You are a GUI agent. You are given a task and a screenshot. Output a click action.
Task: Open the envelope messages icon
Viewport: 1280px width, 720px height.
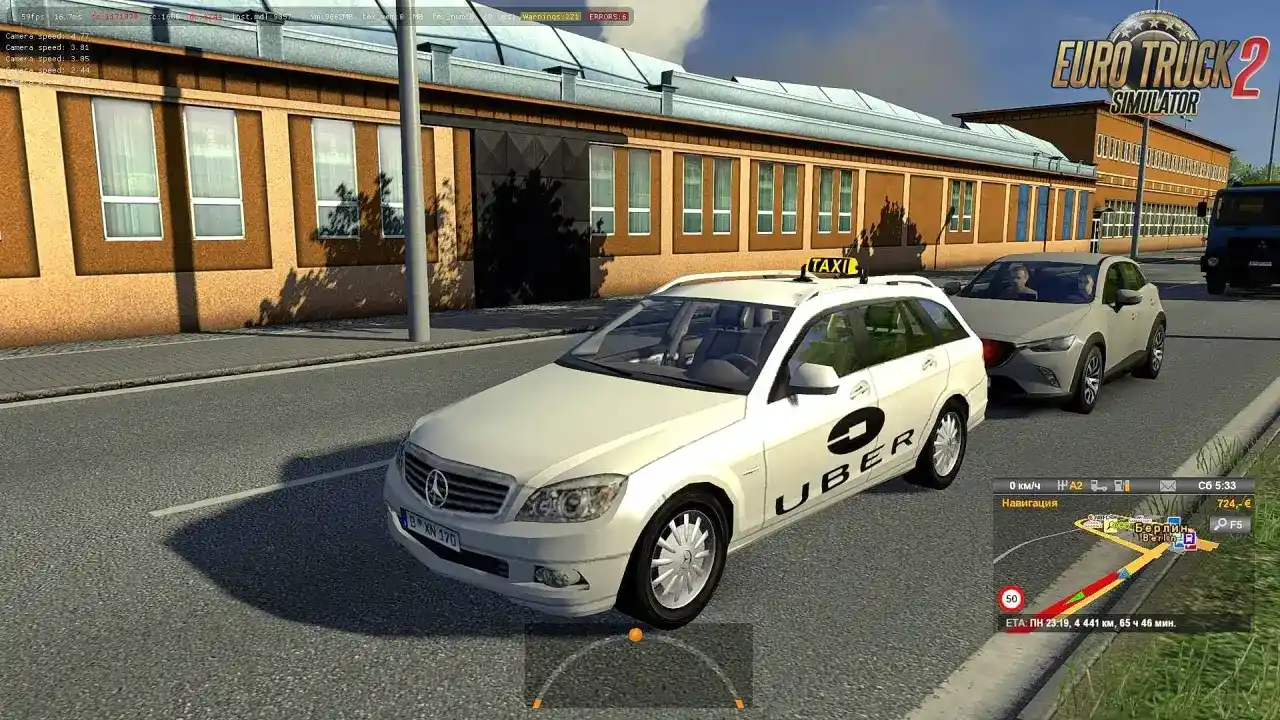coord(1168,486)
